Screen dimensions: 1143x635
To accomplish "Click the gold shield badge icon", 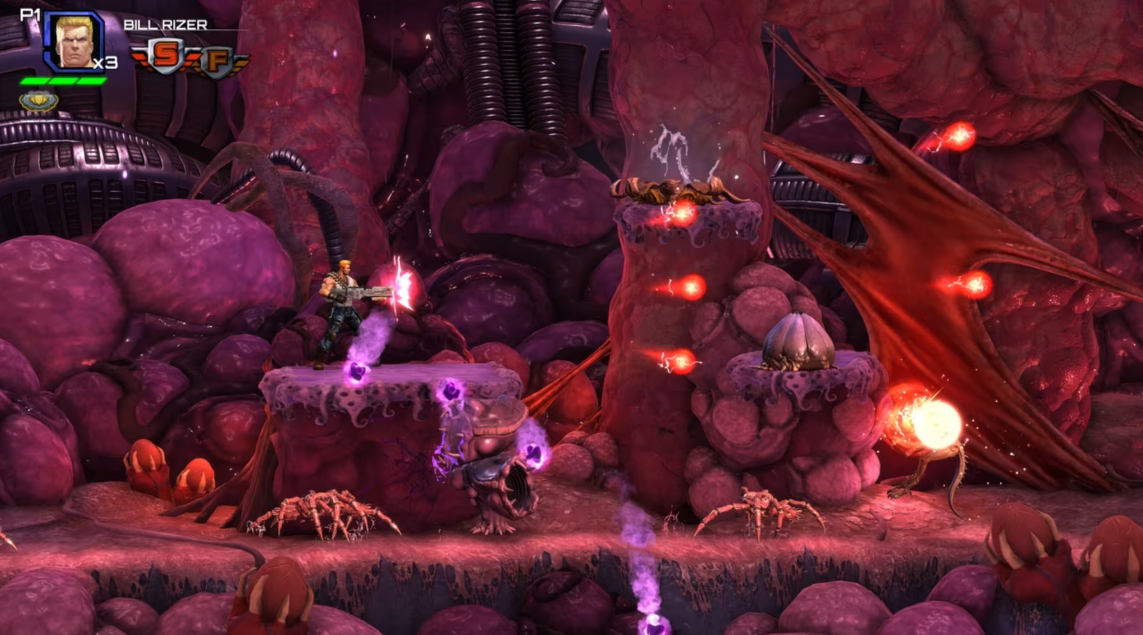I will 38,100.
